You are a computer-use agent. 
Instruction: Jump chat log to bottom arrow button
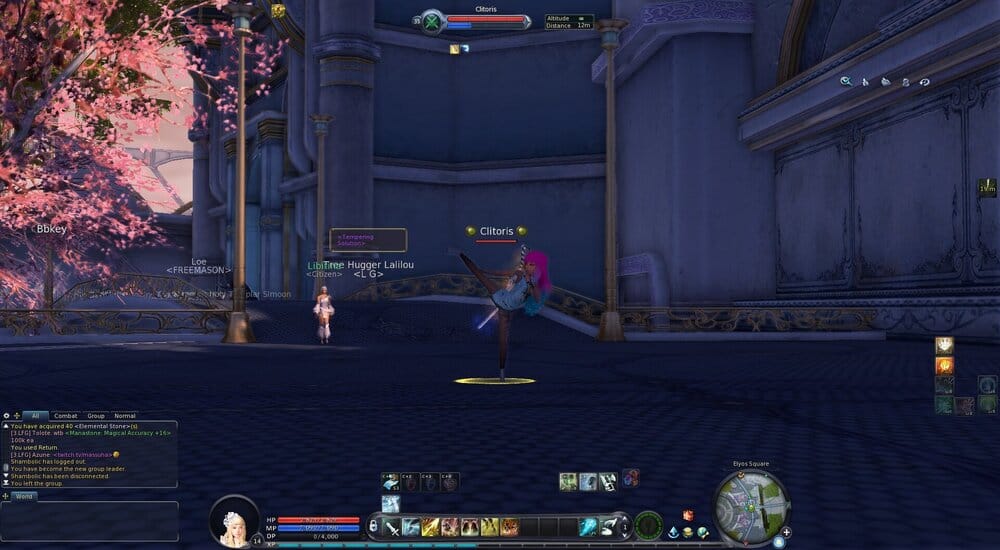coord(6,481)
